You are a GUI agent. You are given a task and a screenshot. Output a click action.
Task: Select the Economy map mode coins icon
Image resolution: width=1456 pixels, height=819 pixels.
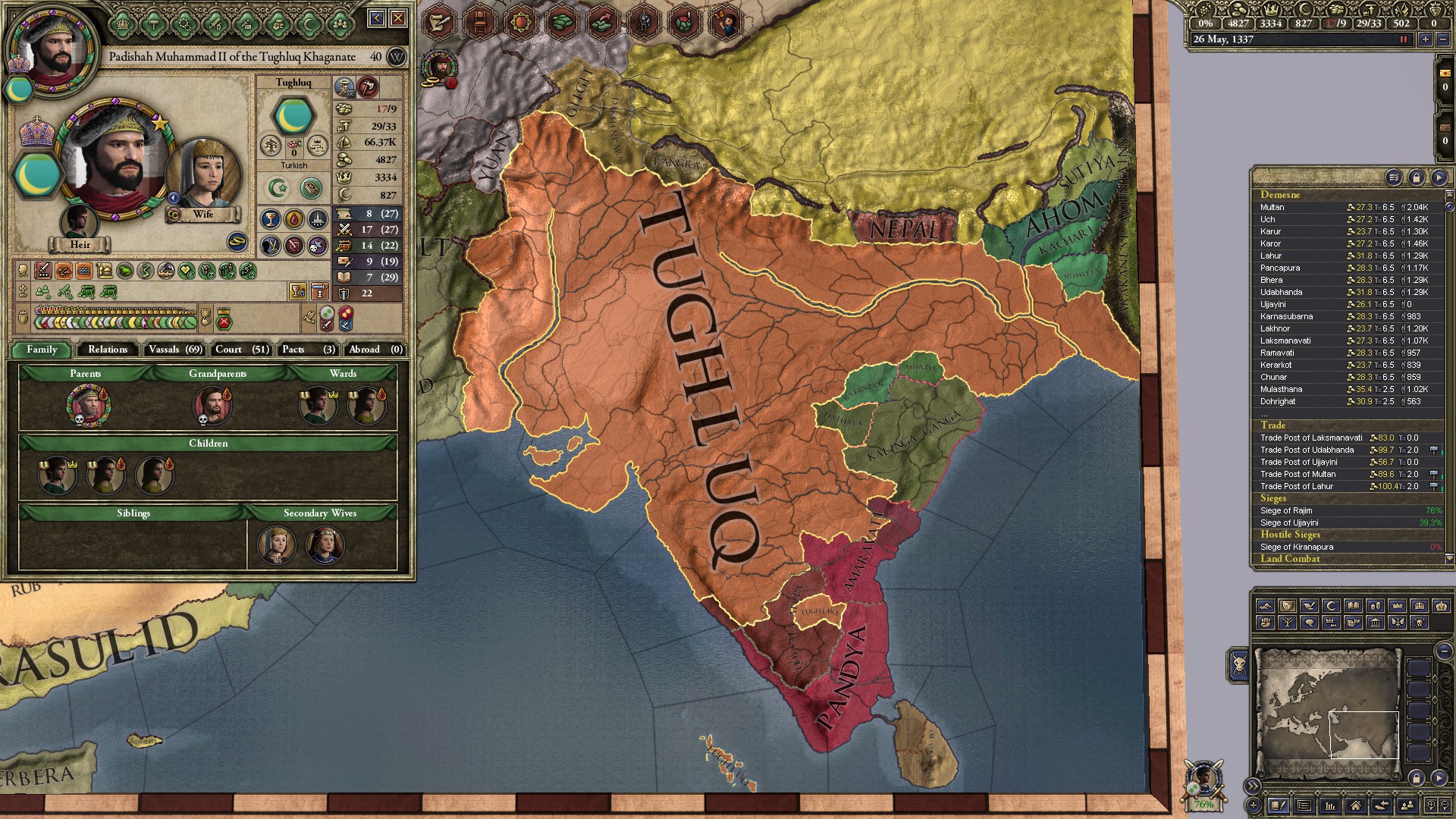tap(1376, 607)
